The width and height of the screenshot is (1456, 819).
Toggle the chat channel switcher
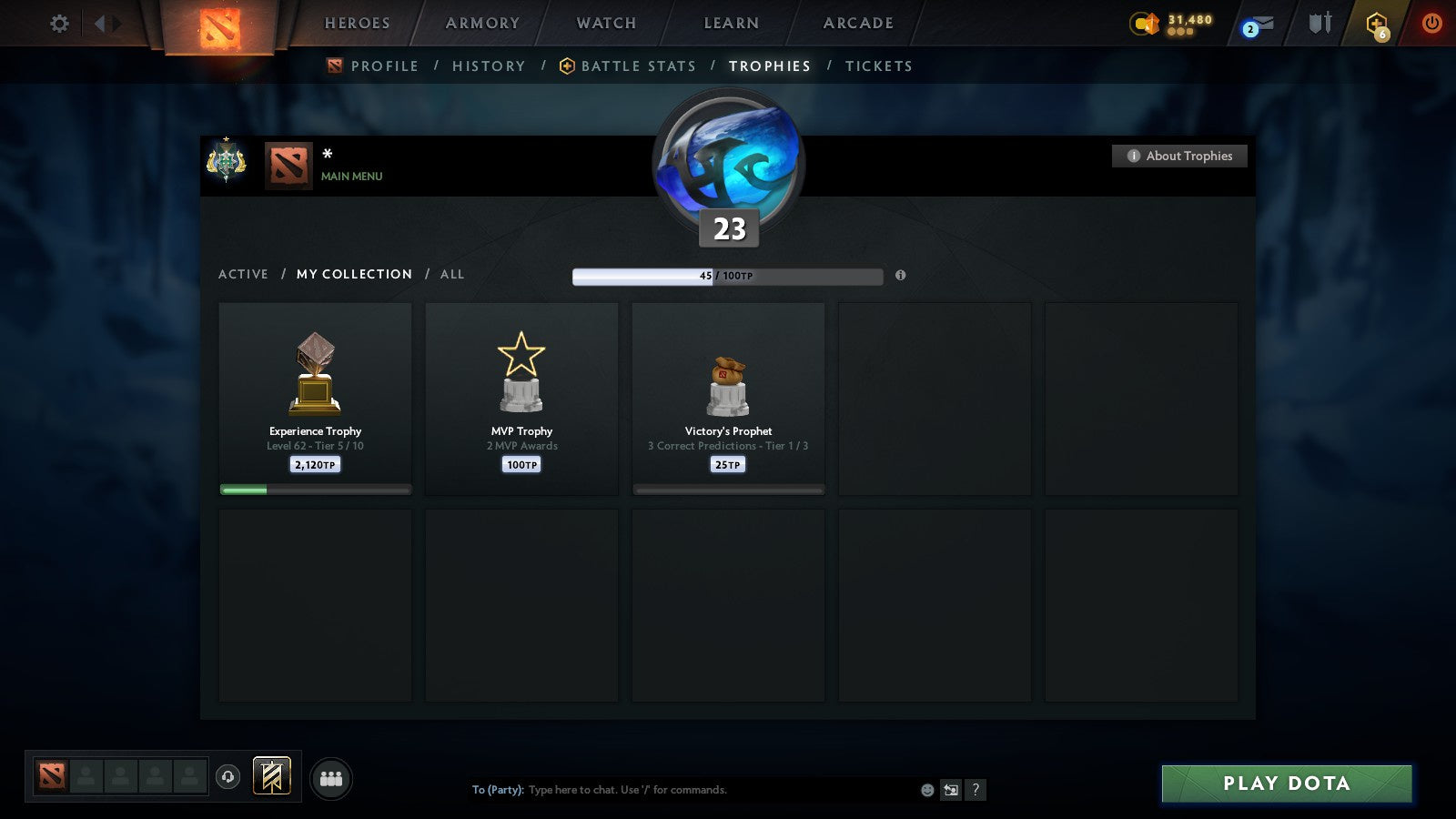coord(951,790)
